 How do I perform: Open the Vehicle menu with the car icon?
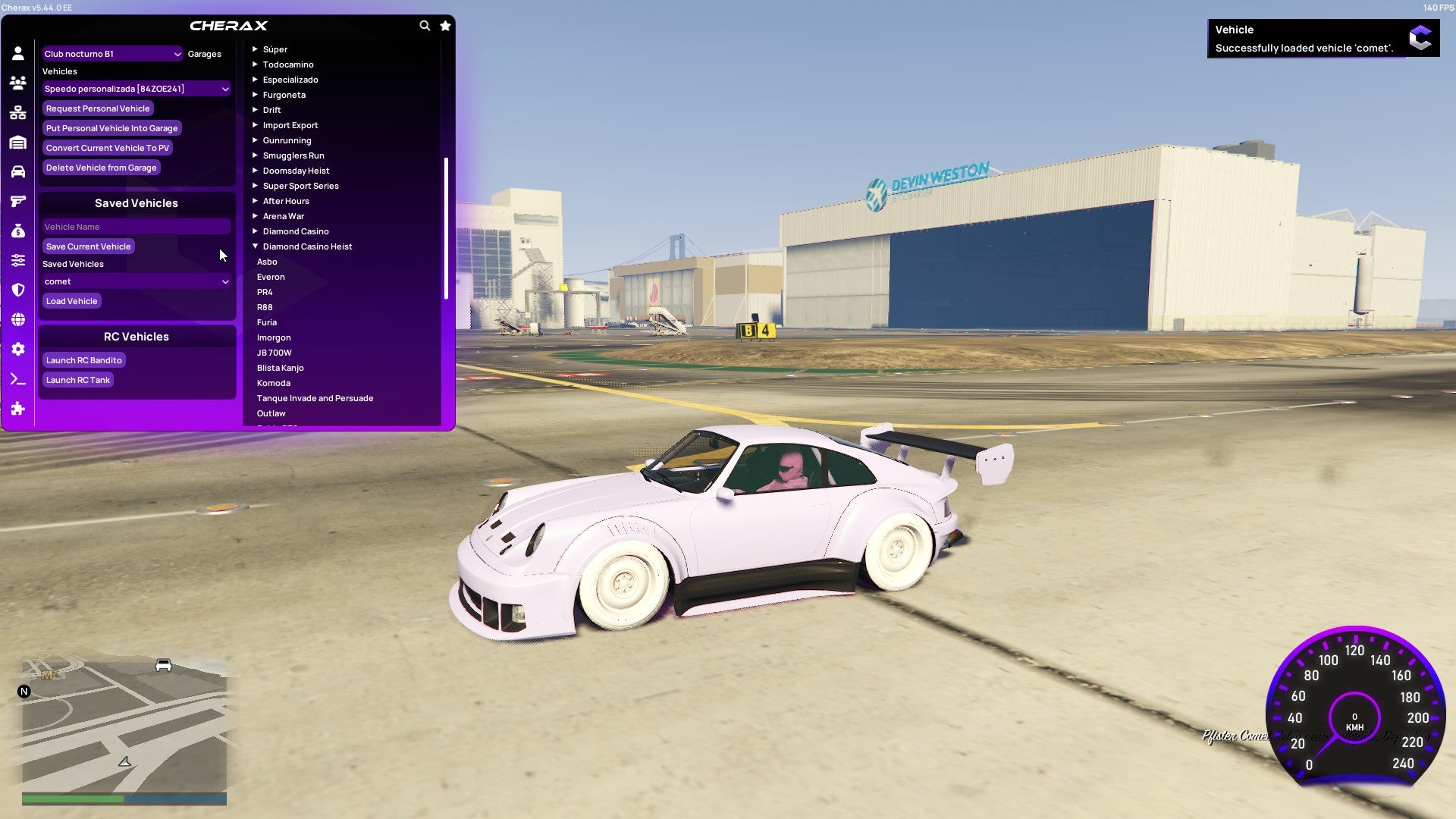pos(18,171)
